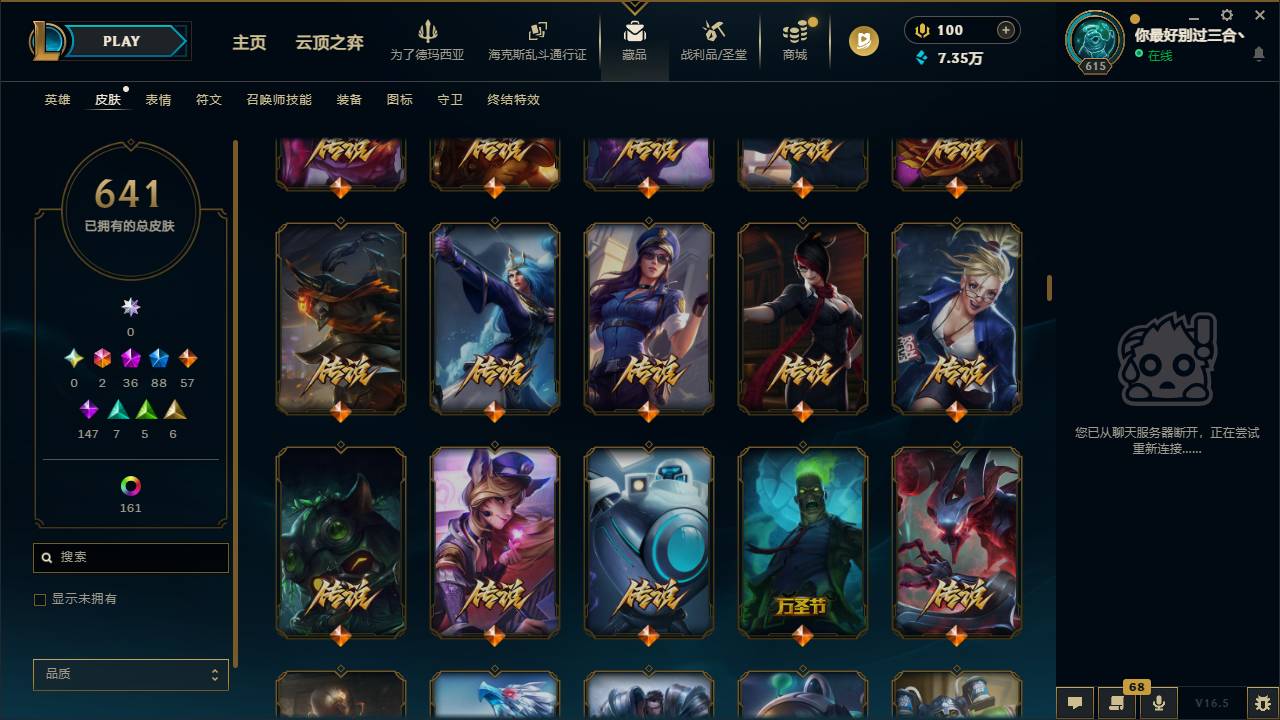1280x720 pixels.
Task: Click inside the 搜索 search field
Action: (x=130, y=557)
